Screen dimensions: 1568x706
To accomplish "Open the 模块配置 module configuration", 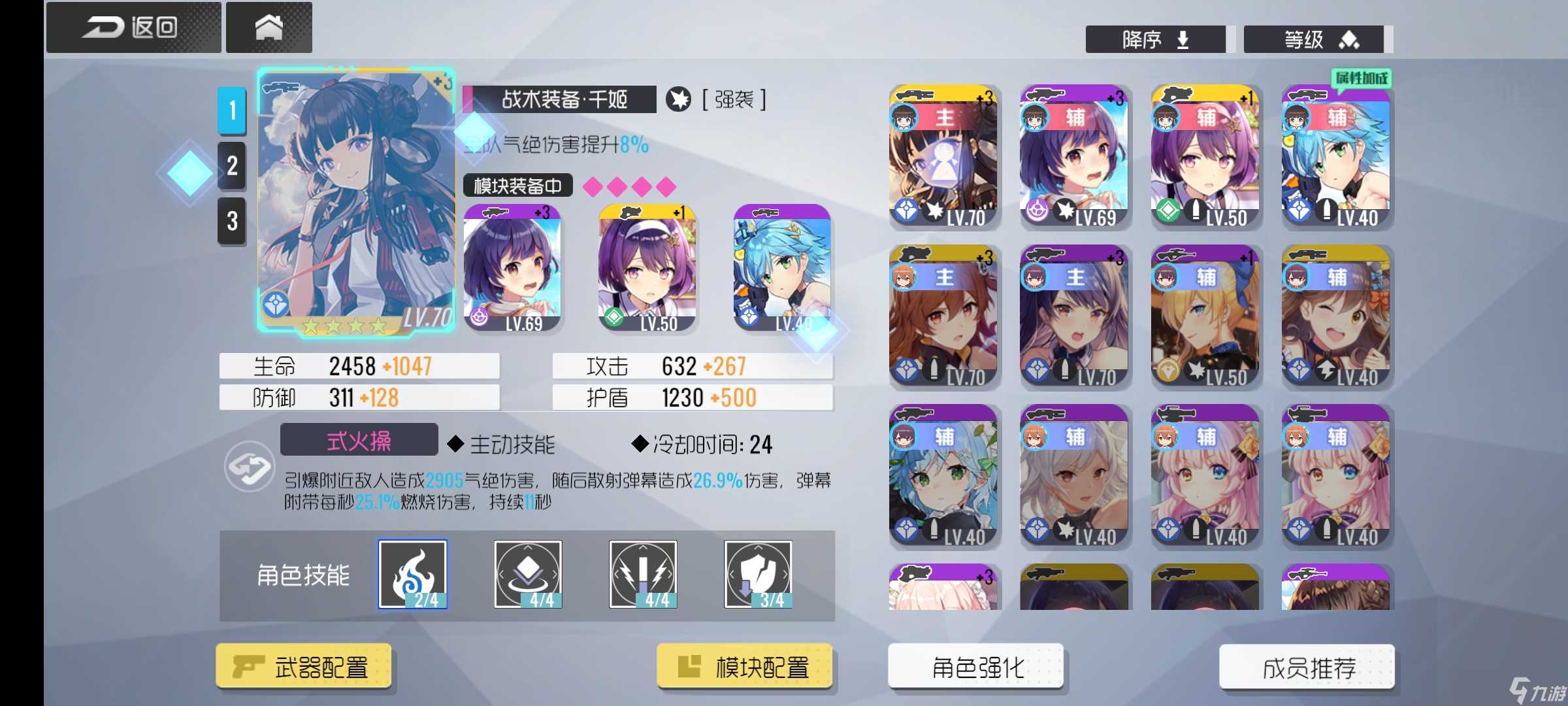I will pyautogui.click(x=745, y=667).
